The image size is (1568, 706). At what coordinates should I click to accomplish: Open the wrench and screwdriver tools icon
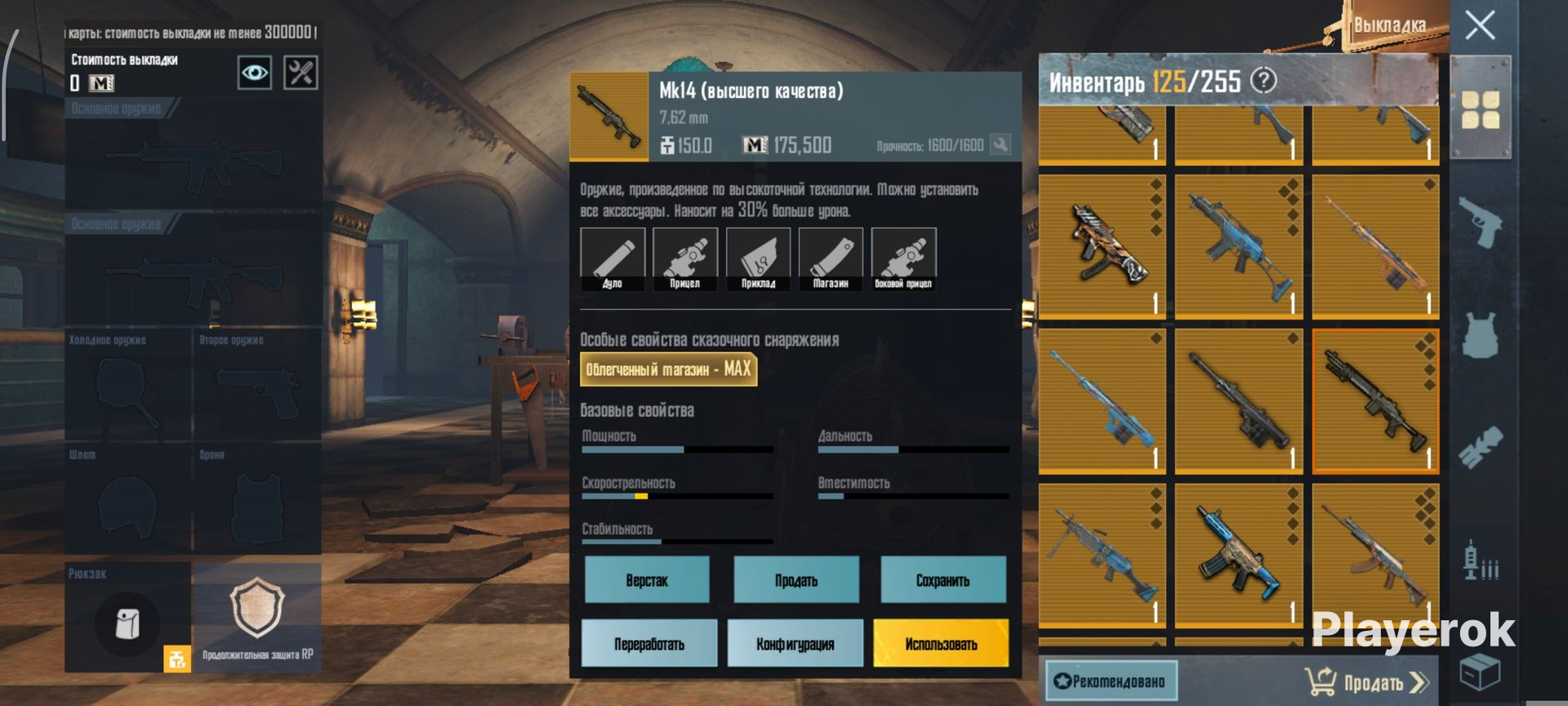[x=300, y=73]
